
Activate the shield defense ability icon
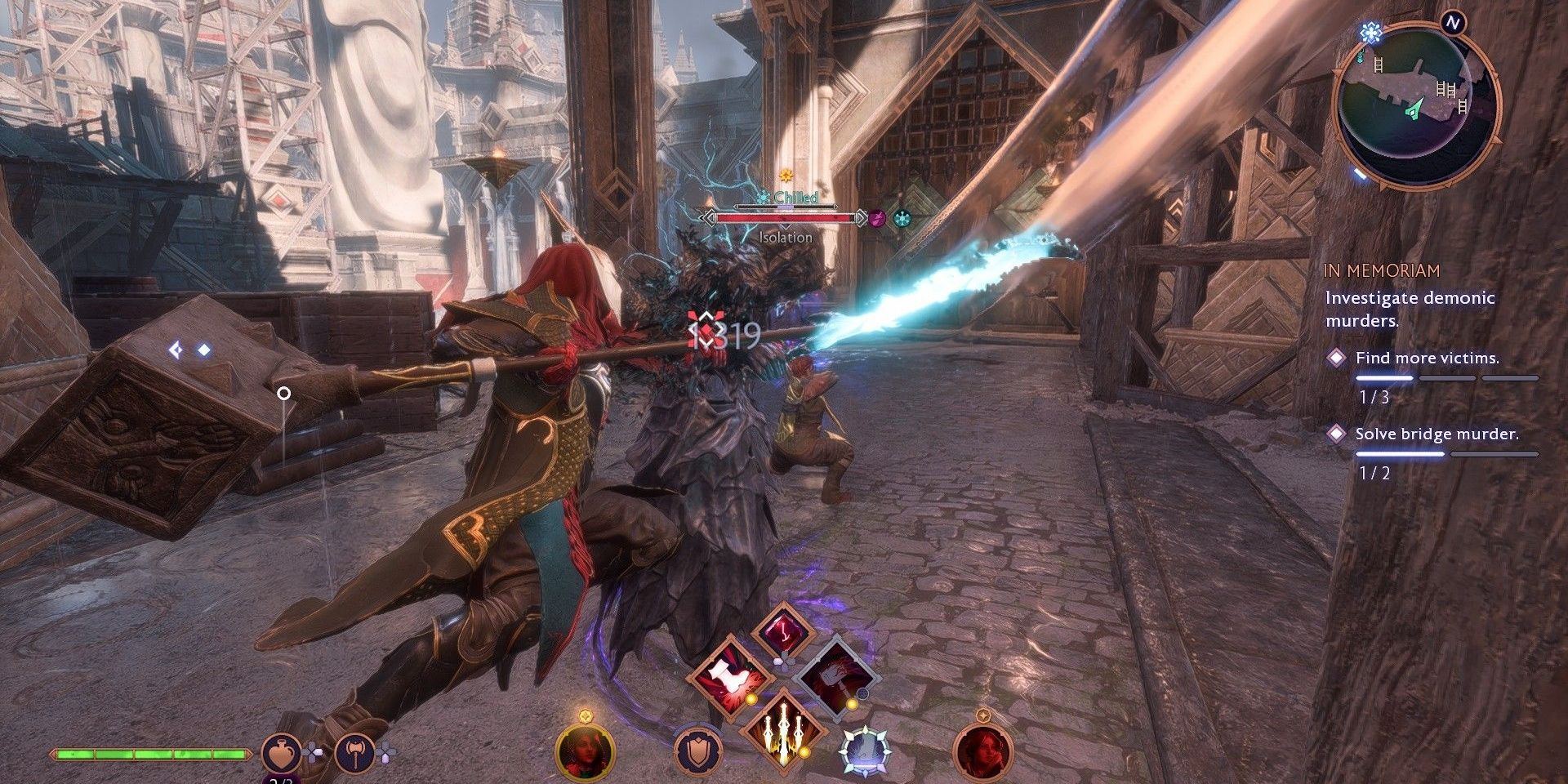697,751
